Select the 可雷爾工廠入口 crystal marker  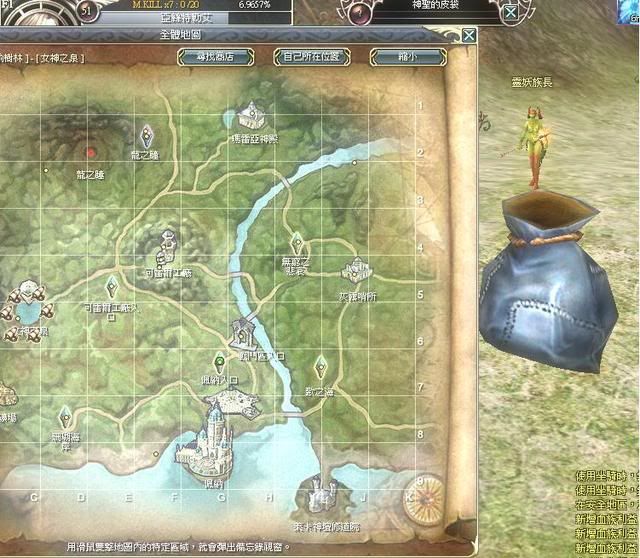click(109, 284)
